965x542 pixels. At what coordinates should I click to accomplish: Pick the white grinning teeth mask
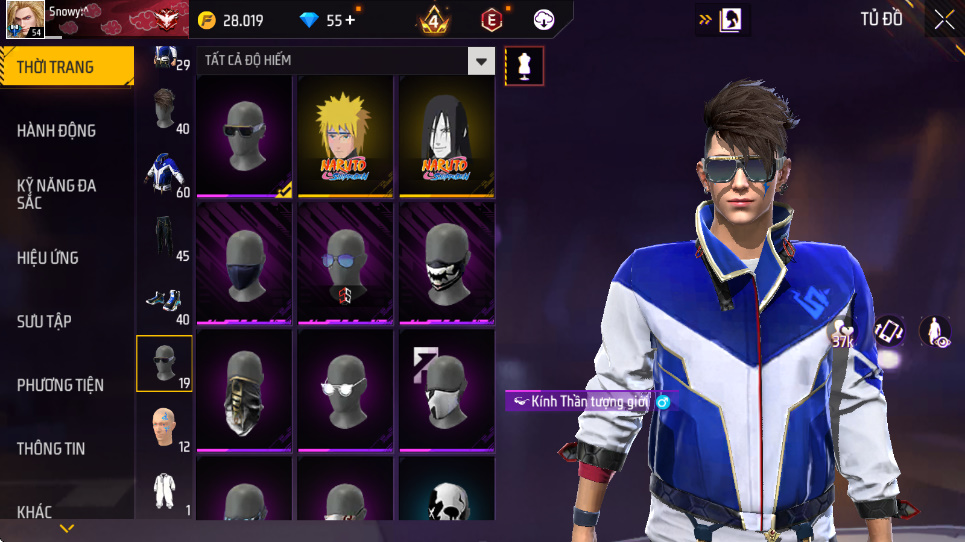447,263
